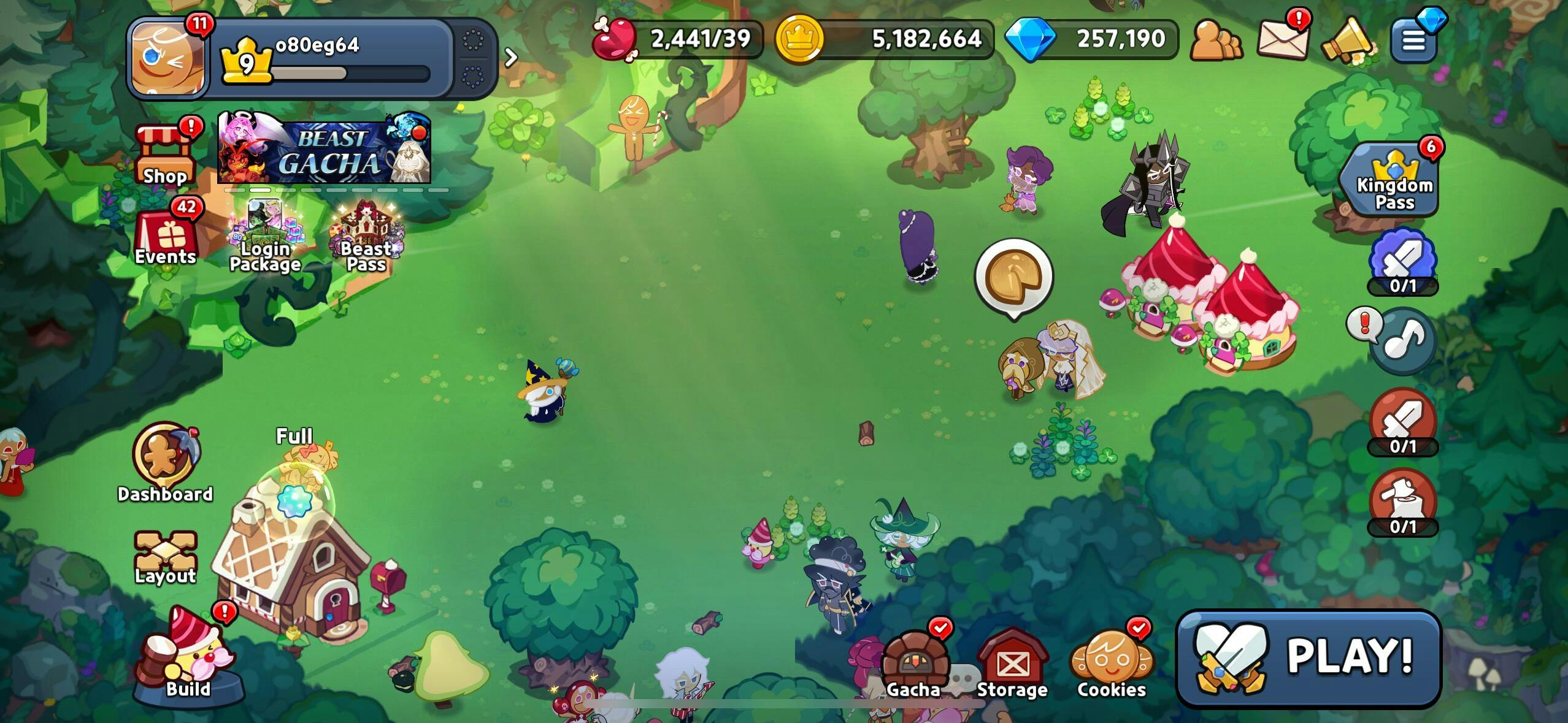Viewport: 1568px width, 723px height.
Task: Open the music note button
Action: tap(1402, 341)
